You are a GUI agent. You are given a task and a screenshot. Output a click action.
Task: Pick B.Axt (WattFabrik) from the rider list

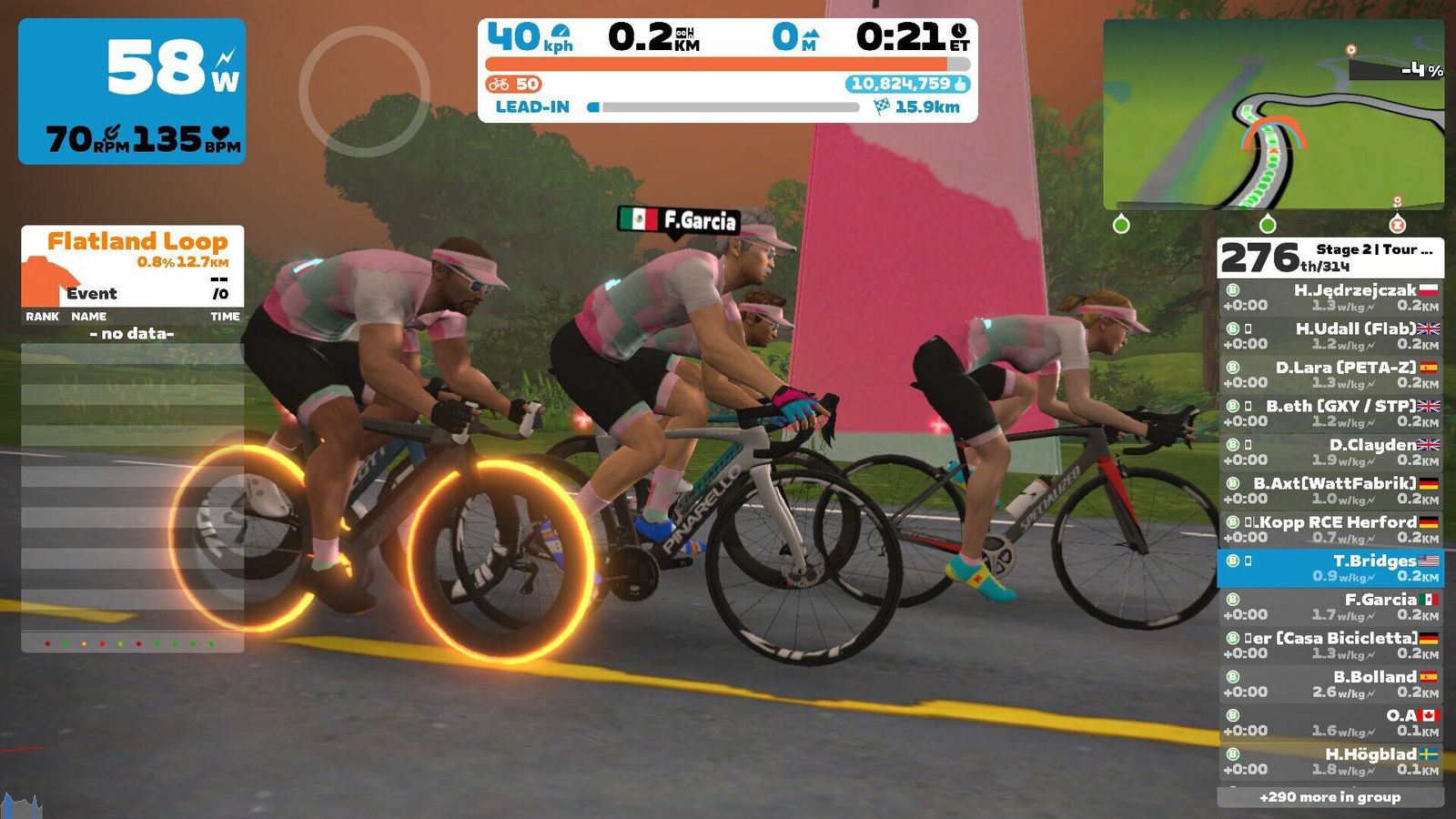[1330, 490]
